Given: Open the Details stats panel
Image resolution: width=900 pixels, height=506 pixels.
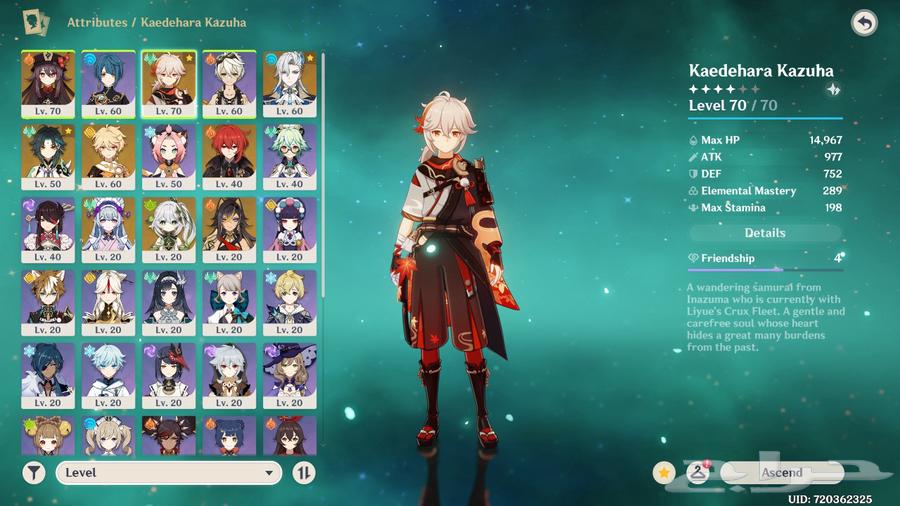Looking at the screenshot, I should point(765,233).
